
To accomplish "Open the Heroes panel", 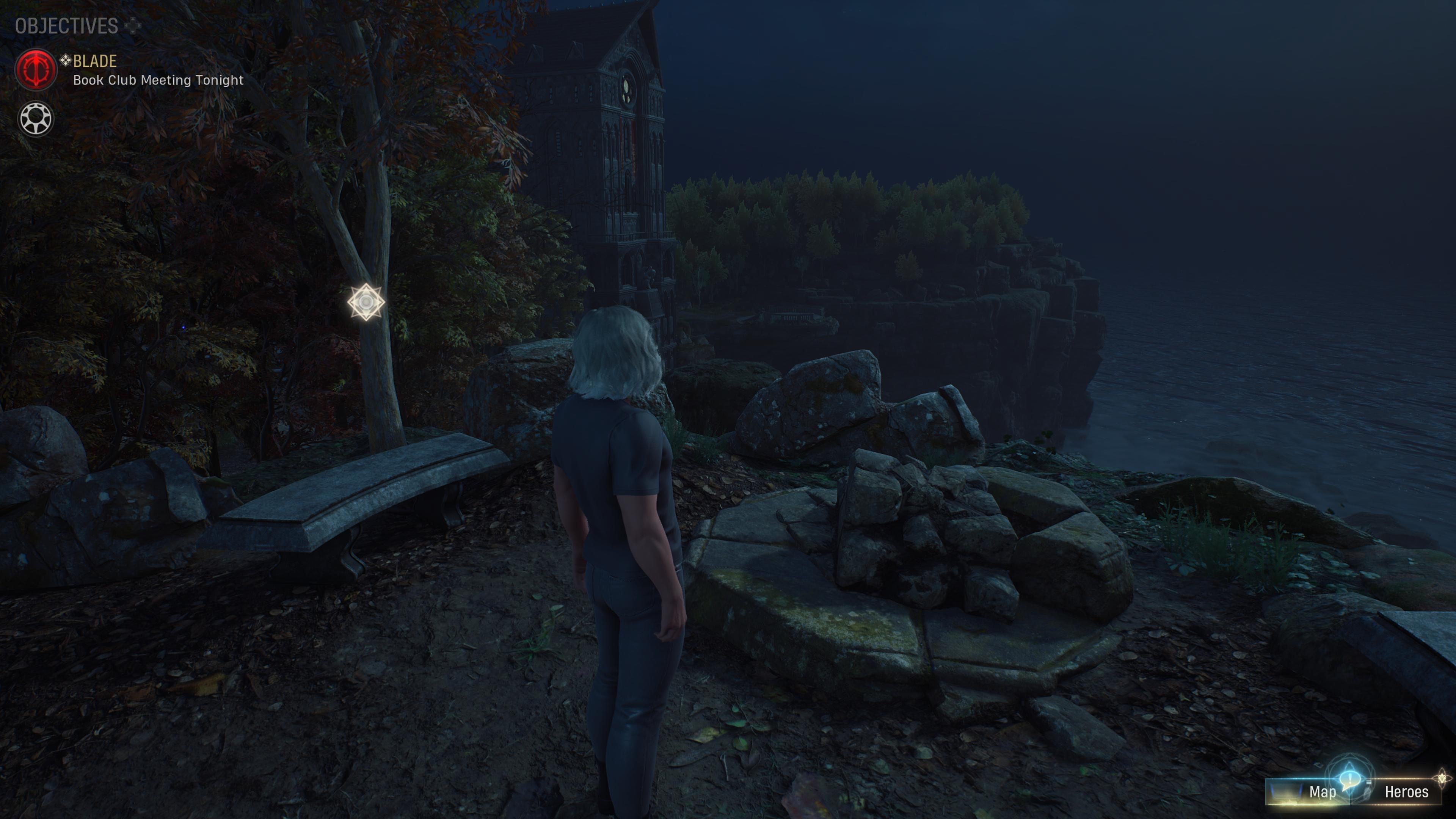I will pos(1406,792).
